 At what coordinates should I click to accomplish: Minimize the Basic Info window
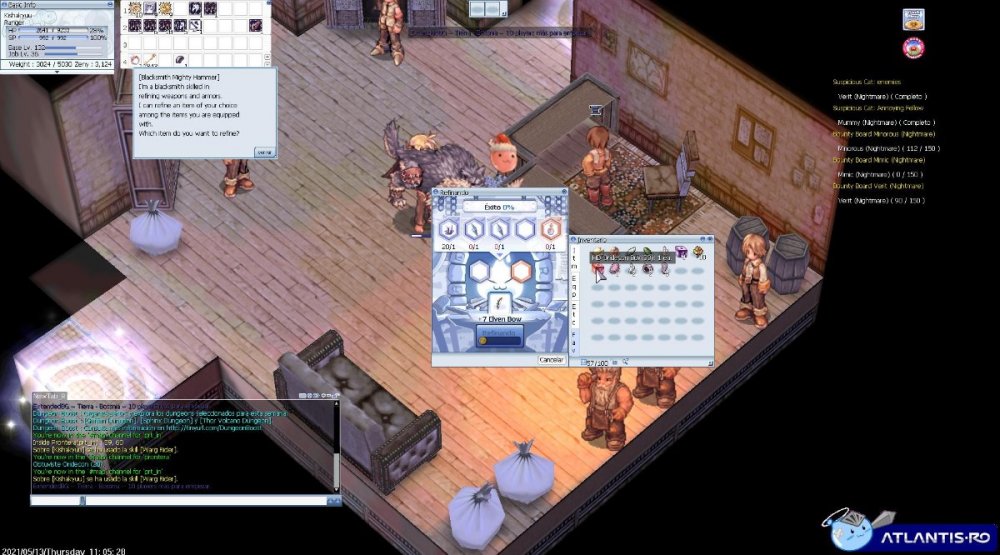coord(108,4)
